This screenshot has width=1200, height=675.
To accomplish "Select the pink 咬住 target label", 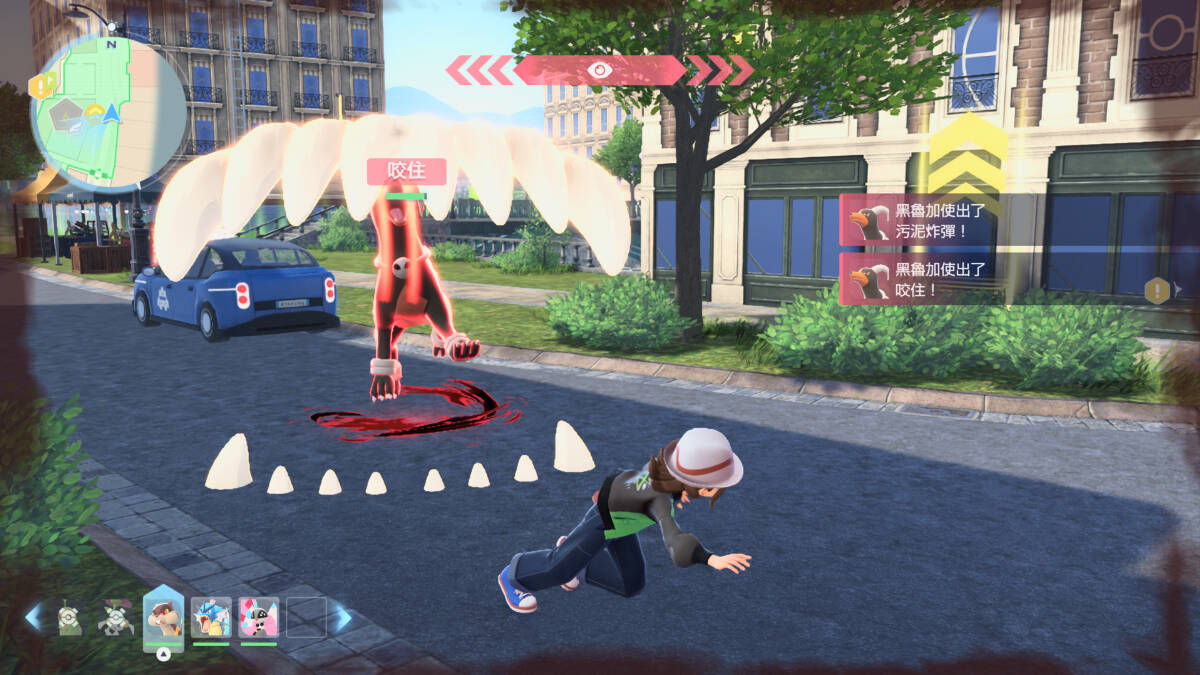I will (406, 171).
